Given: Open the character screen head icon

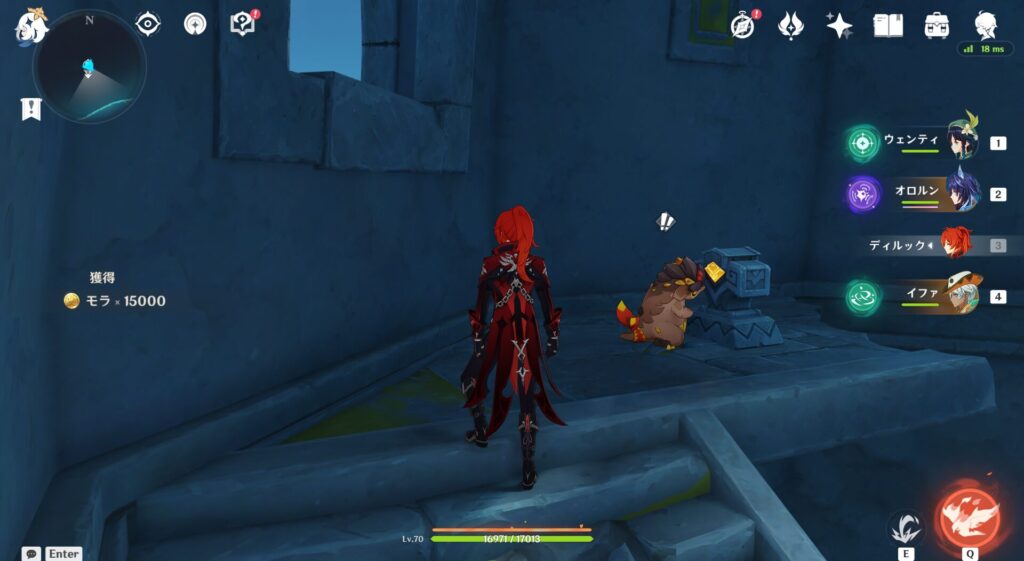Looking at the screenshot, I should [986, 24].
